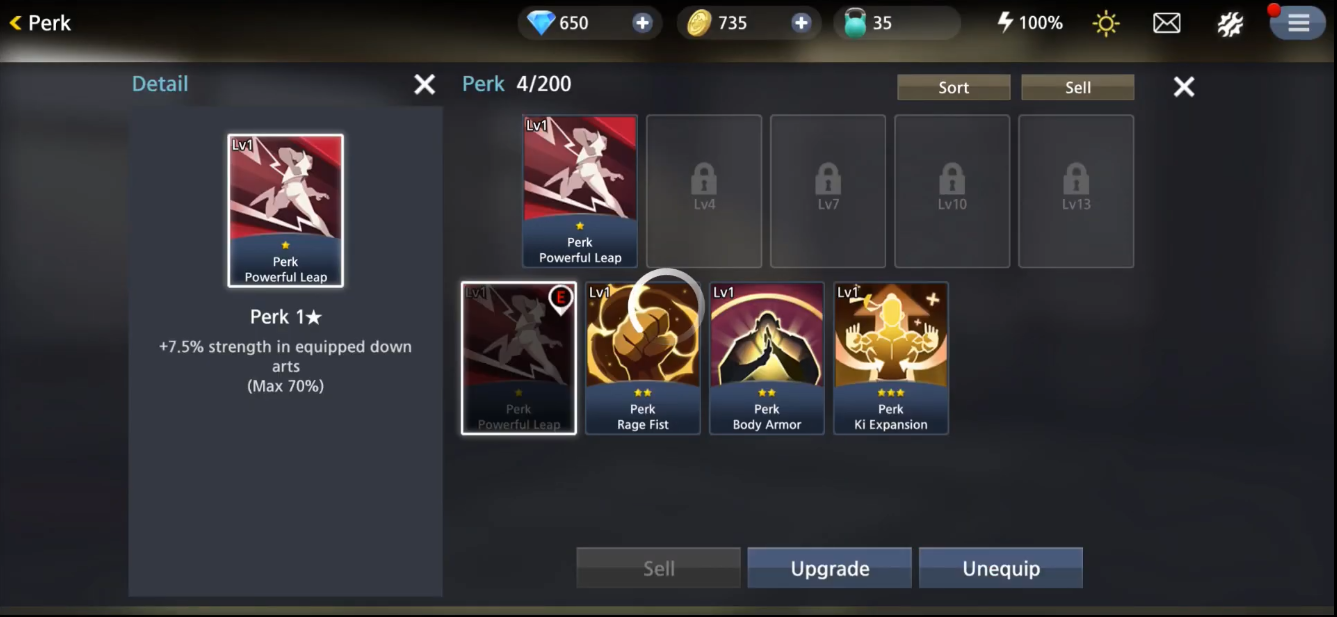The width and height of the screenshot is (1337, 617).
Task: Add more blue diamonds
Action: coord(642,23)
